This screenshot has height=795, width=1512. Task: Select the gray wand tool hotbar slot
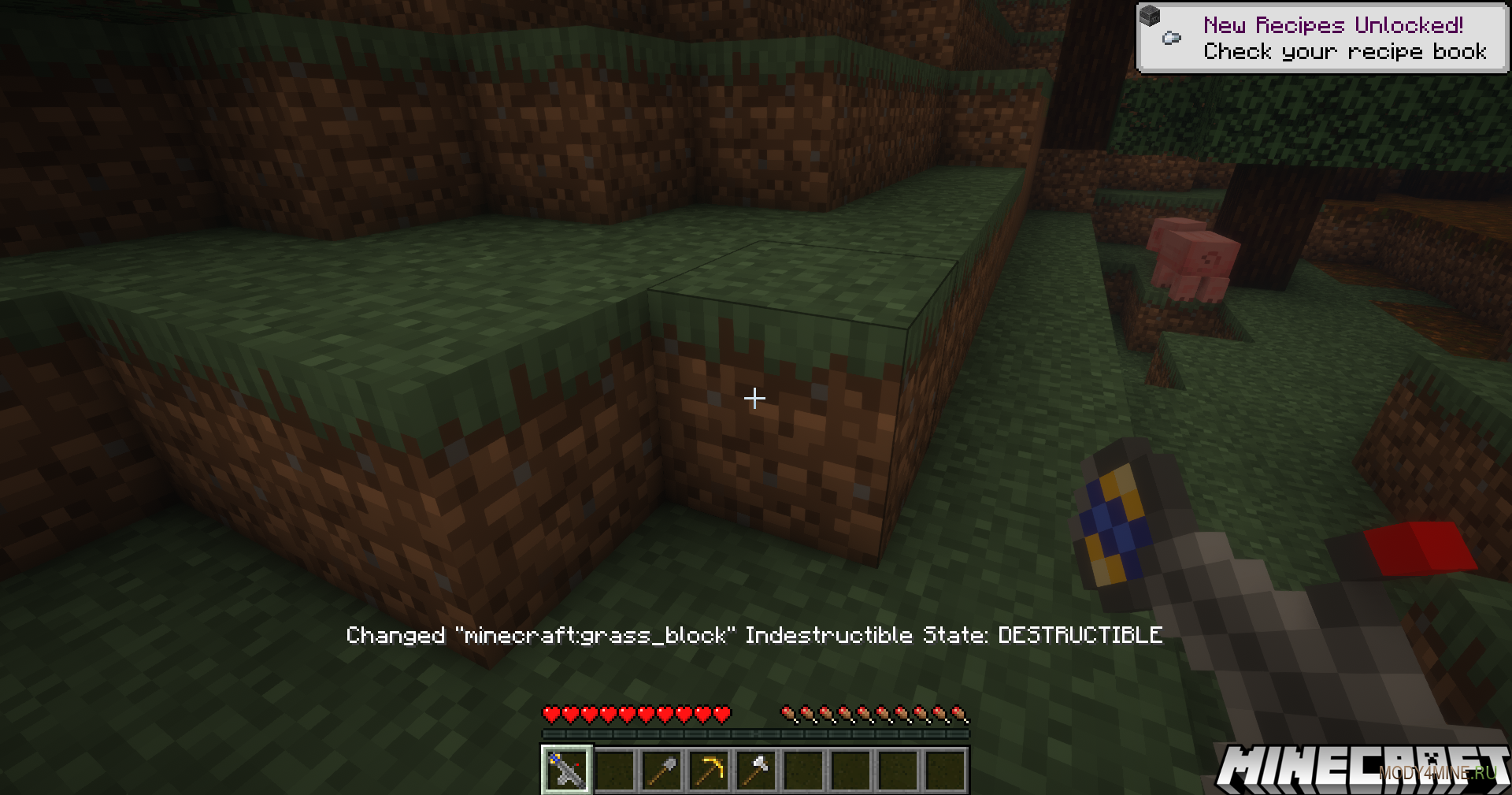coord(566,770)
